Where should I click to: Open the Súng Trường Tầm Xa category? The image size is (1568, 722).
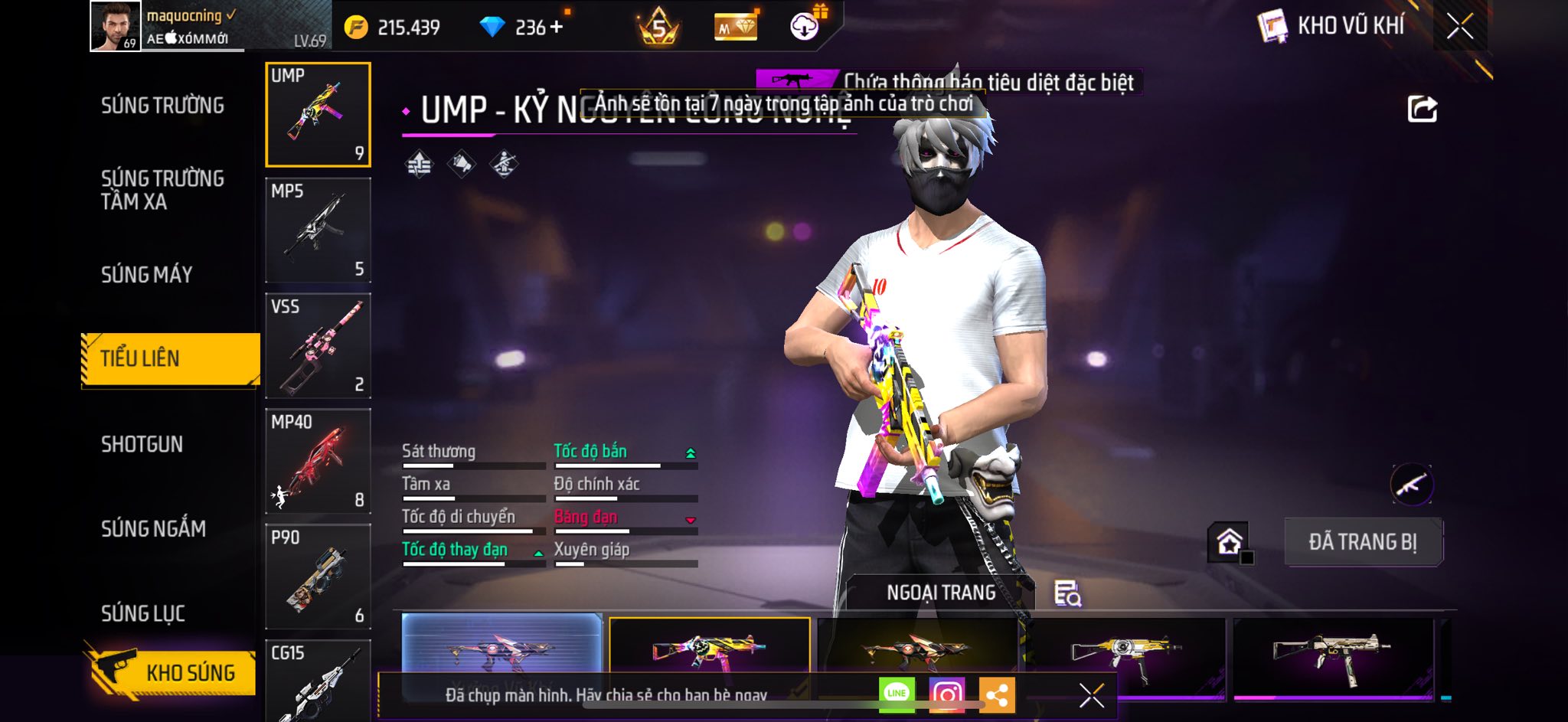[162, 190]
